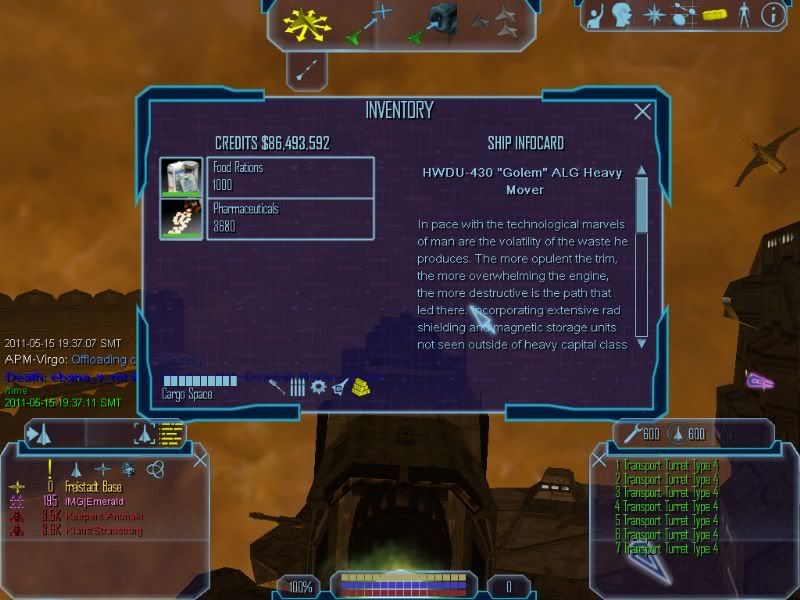The height and width of the screenshot is (600, 800).
Task: Show the ammunition bullets filter
Action: [297, 387]
